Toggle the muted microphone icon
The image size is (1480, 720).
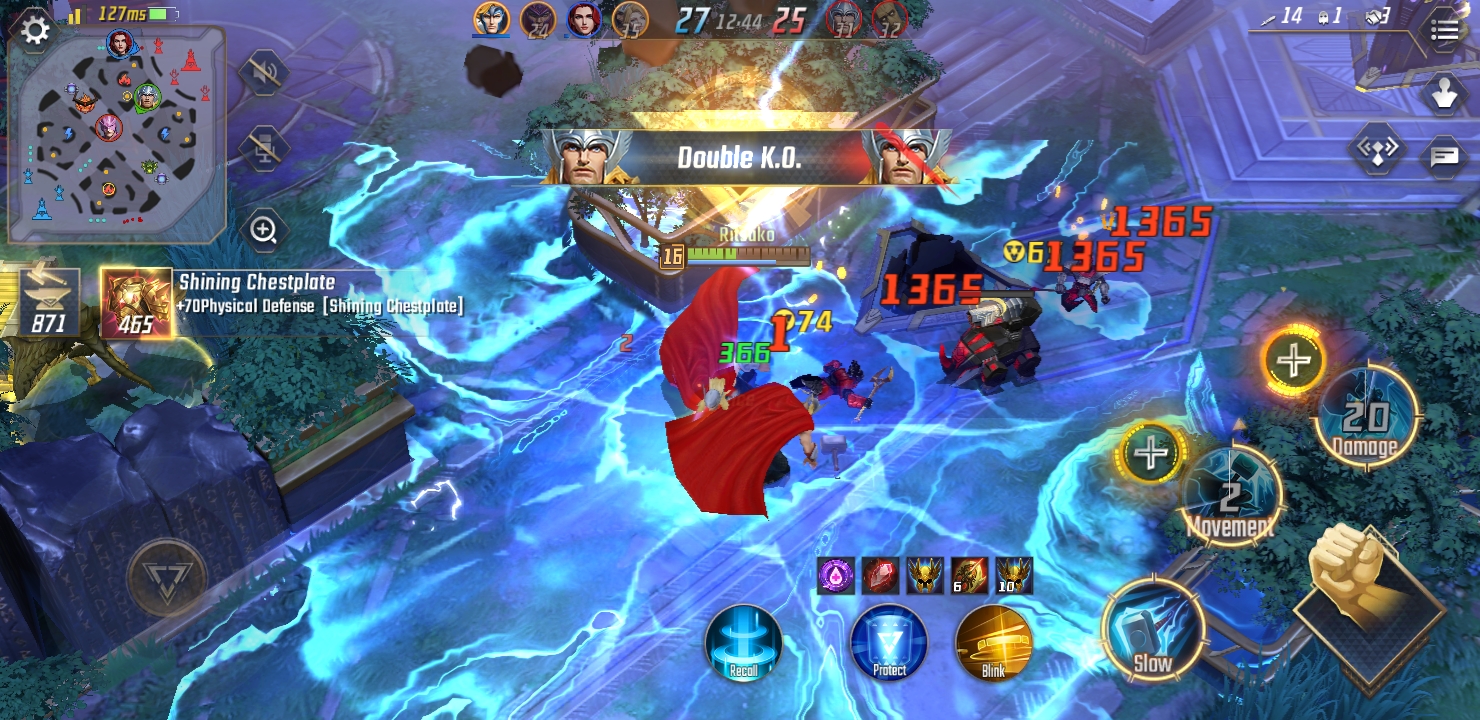[x=264, y=148]
